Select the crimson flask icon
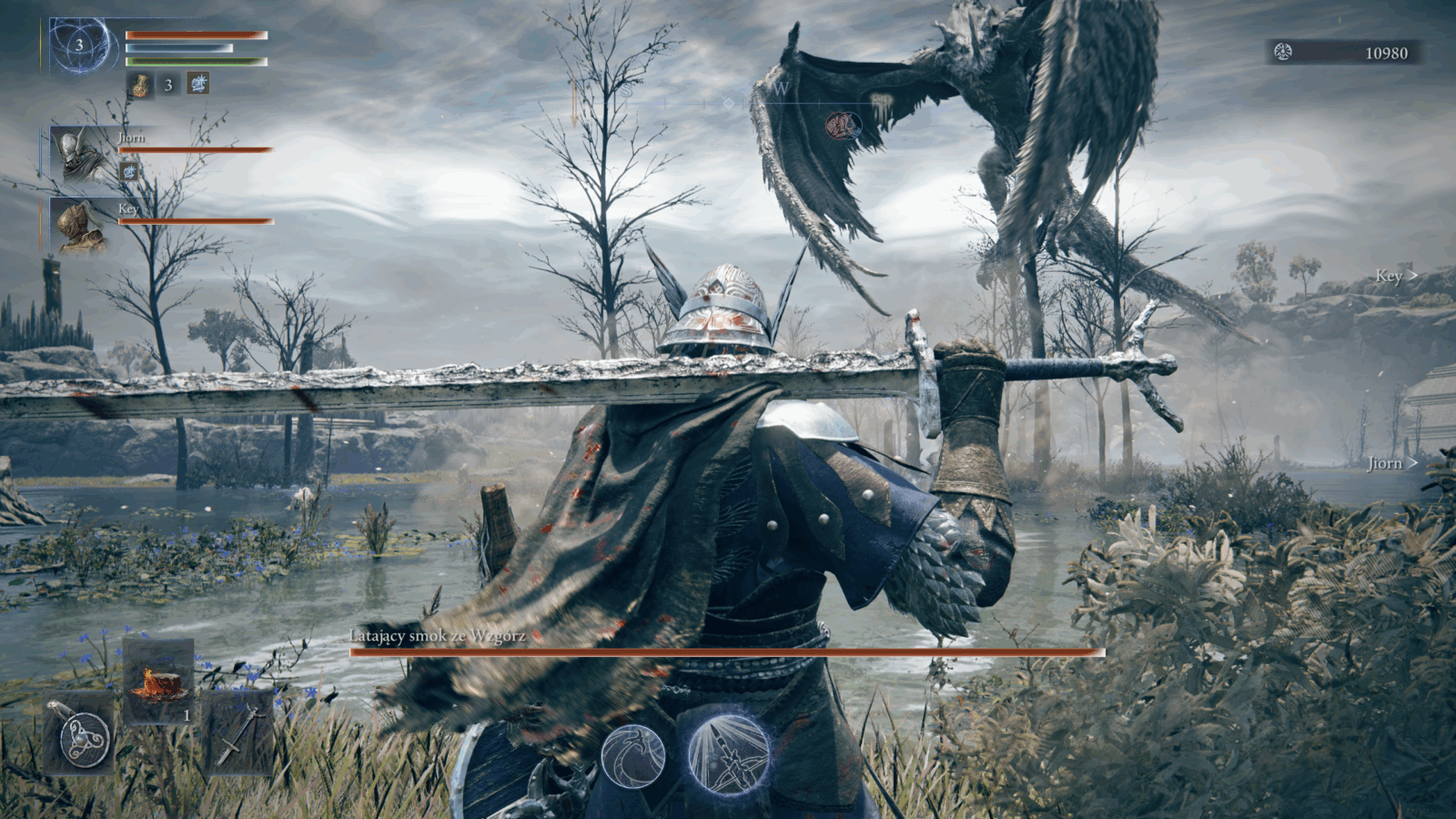 coord(140,85)
